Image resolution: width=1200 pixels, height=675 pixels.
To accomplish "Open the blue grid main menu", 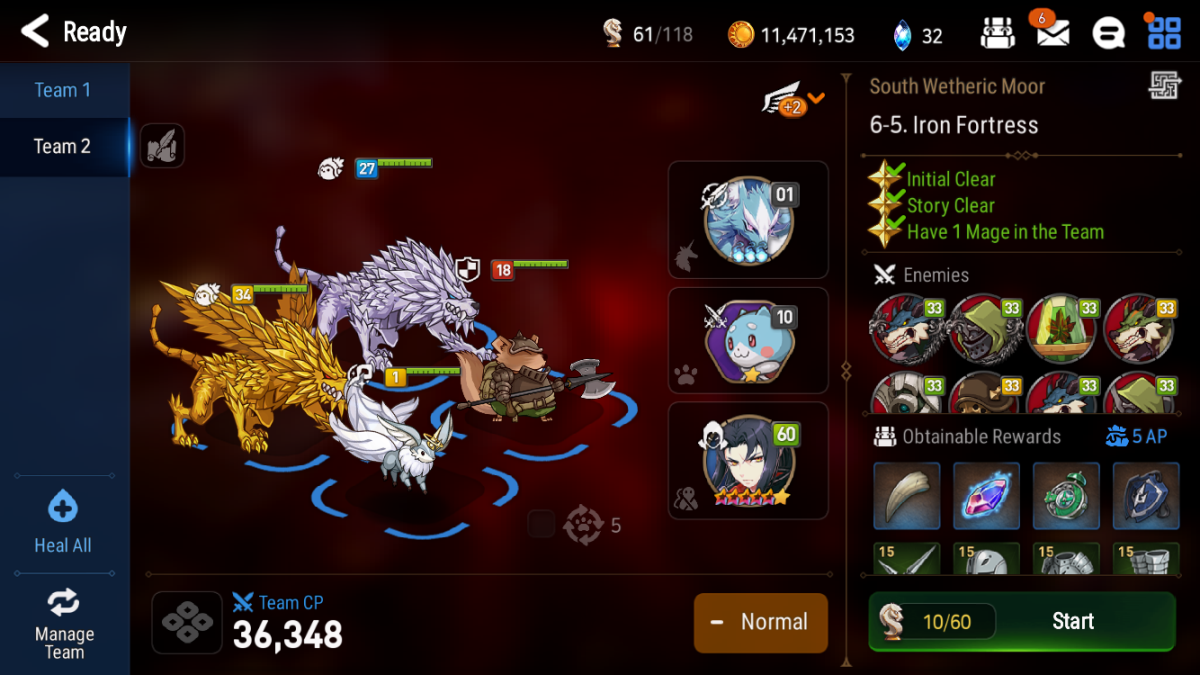I will click(1164, 33).
